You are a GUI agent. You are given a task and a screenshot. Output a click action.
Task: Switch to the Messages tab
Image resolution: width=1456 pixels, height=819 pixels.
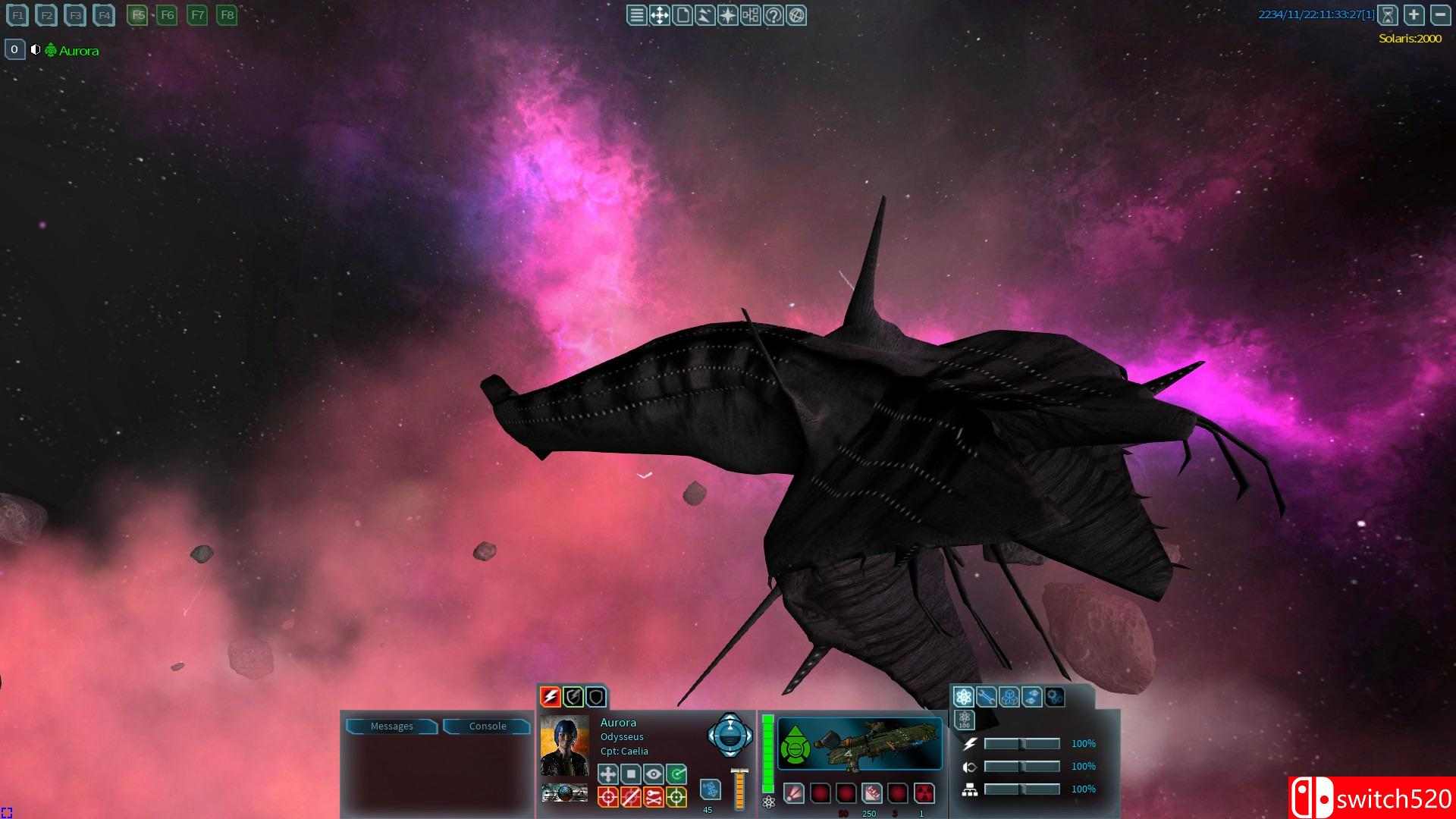pos(392,726)
